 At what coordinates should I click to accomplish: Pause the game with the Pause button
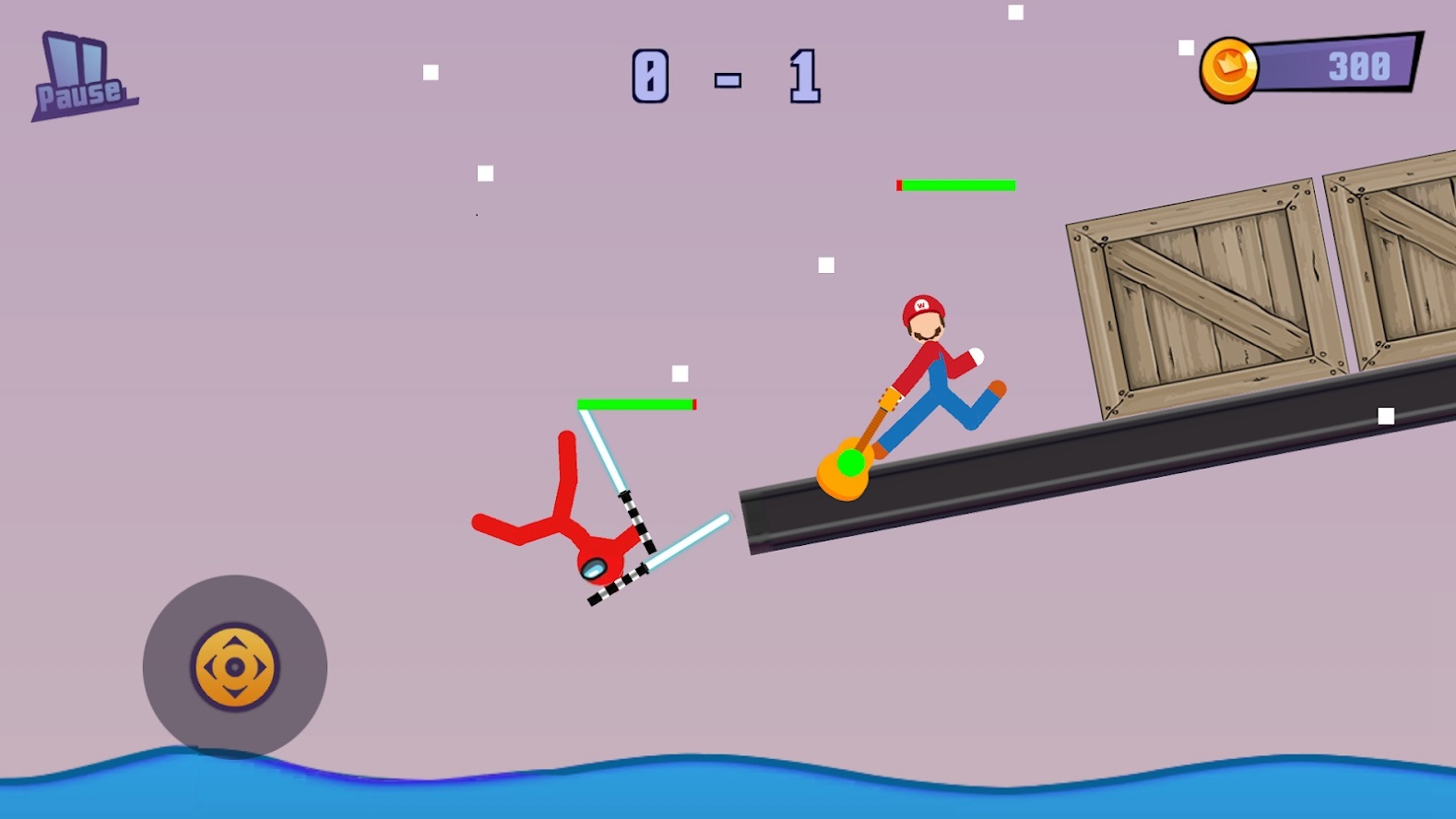81,77
